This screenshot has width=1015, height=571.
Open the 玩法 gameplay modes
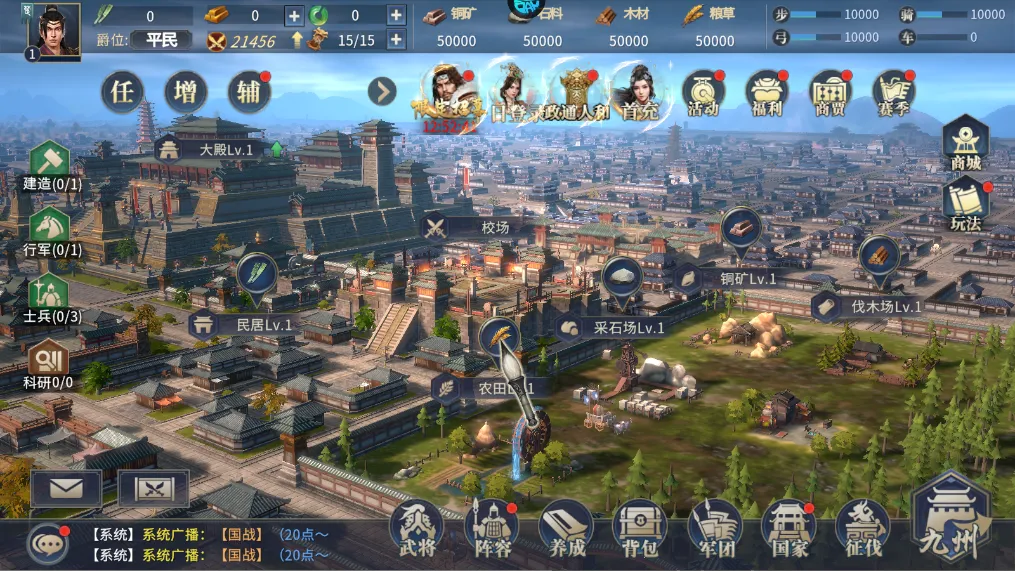966,203
